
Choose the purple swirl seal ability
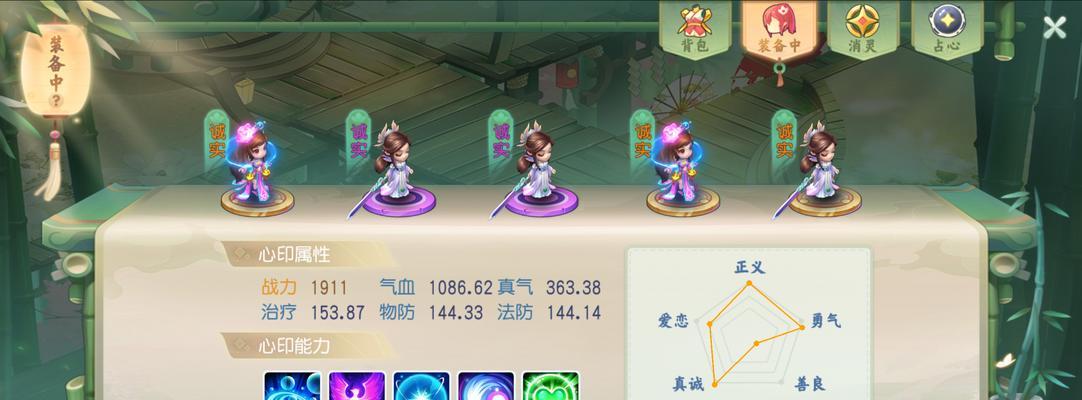tap(486, 387)
